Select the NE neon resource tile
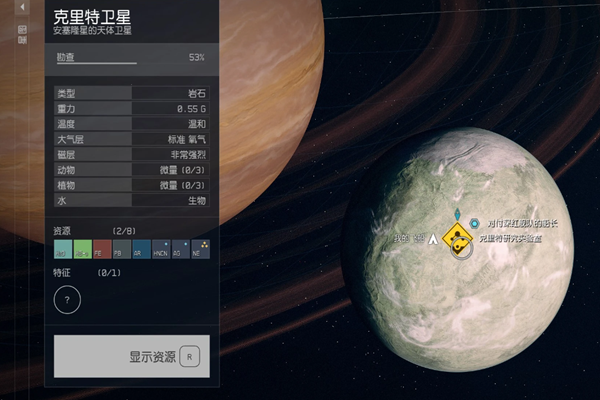 click(x=201, y=248)
